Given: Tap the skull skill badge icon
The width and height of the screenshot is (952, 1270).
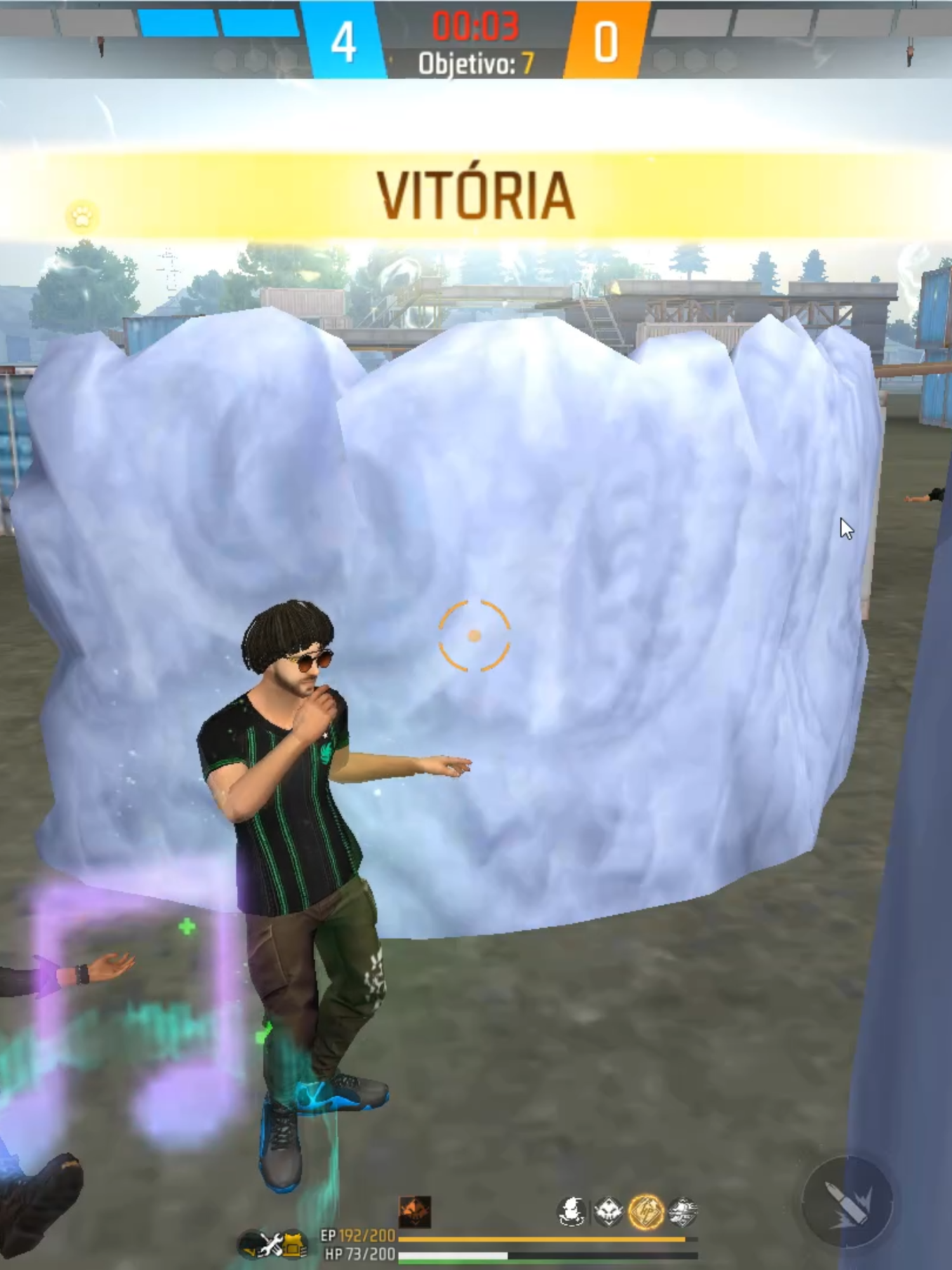Looking at the screenshot, I should (607, 1208).
